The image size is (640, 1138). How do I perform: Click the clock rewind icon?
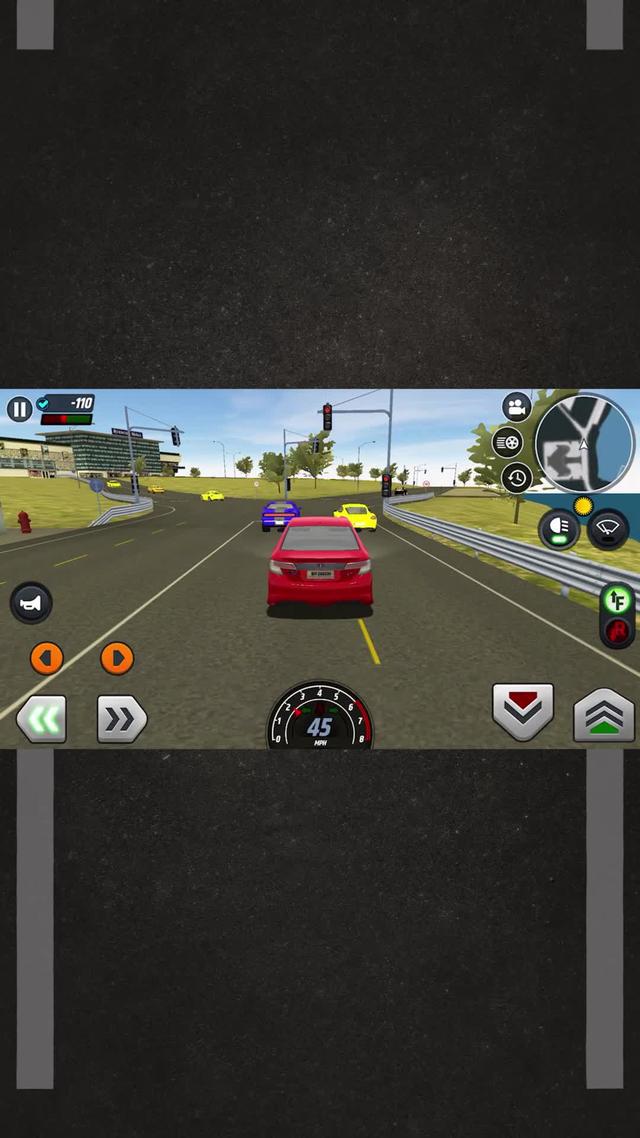point(516,477)
